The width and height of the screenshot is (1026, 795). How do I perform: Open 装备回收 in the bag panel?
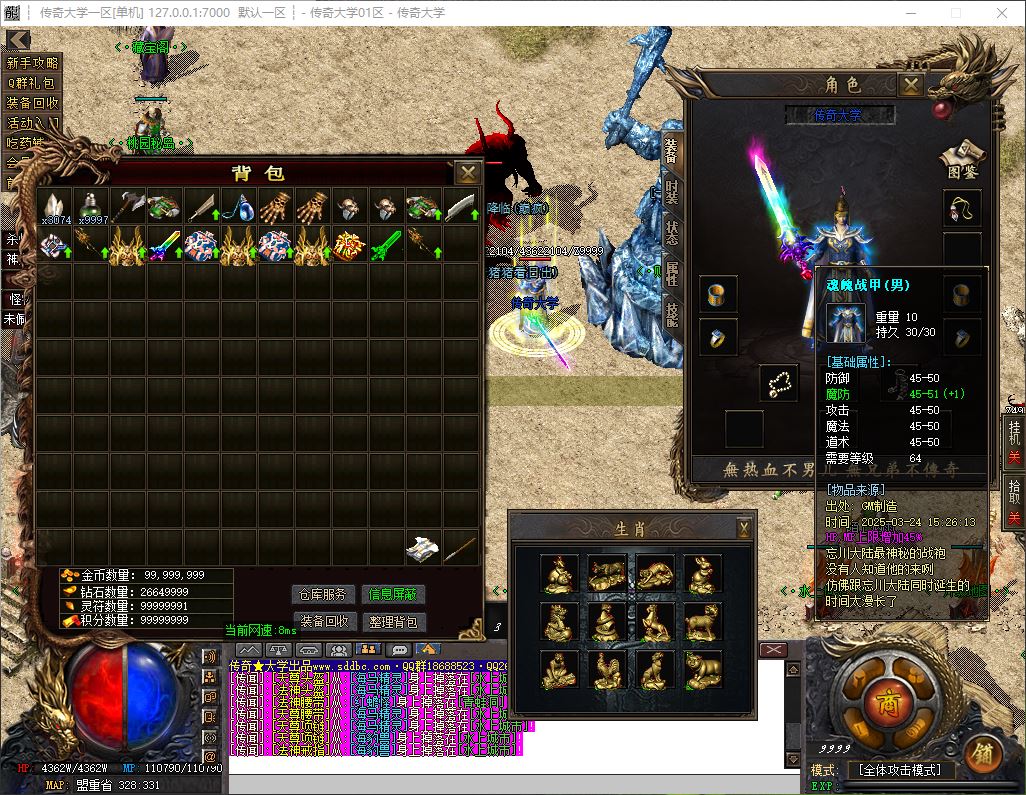[324, 621]
